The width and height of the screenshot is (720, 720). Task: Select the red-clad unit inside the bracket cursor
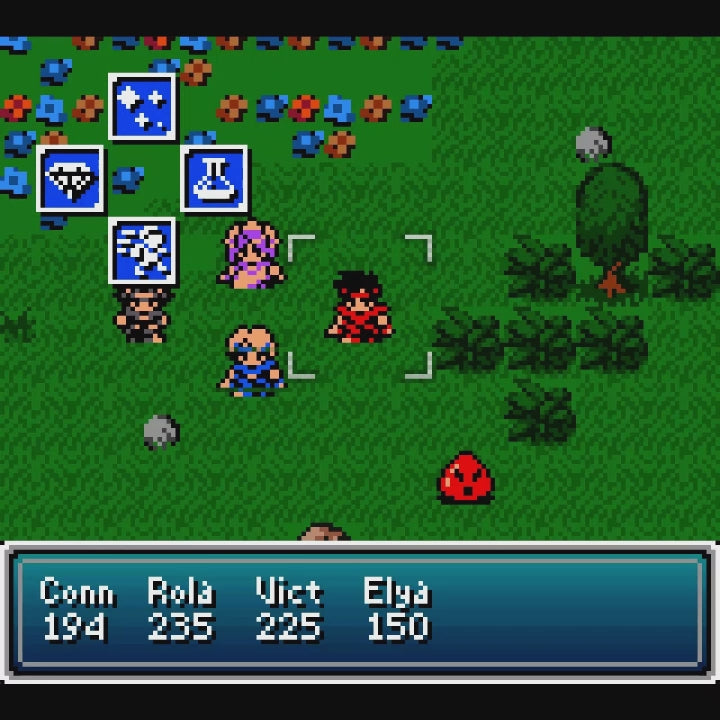(360, 307)
